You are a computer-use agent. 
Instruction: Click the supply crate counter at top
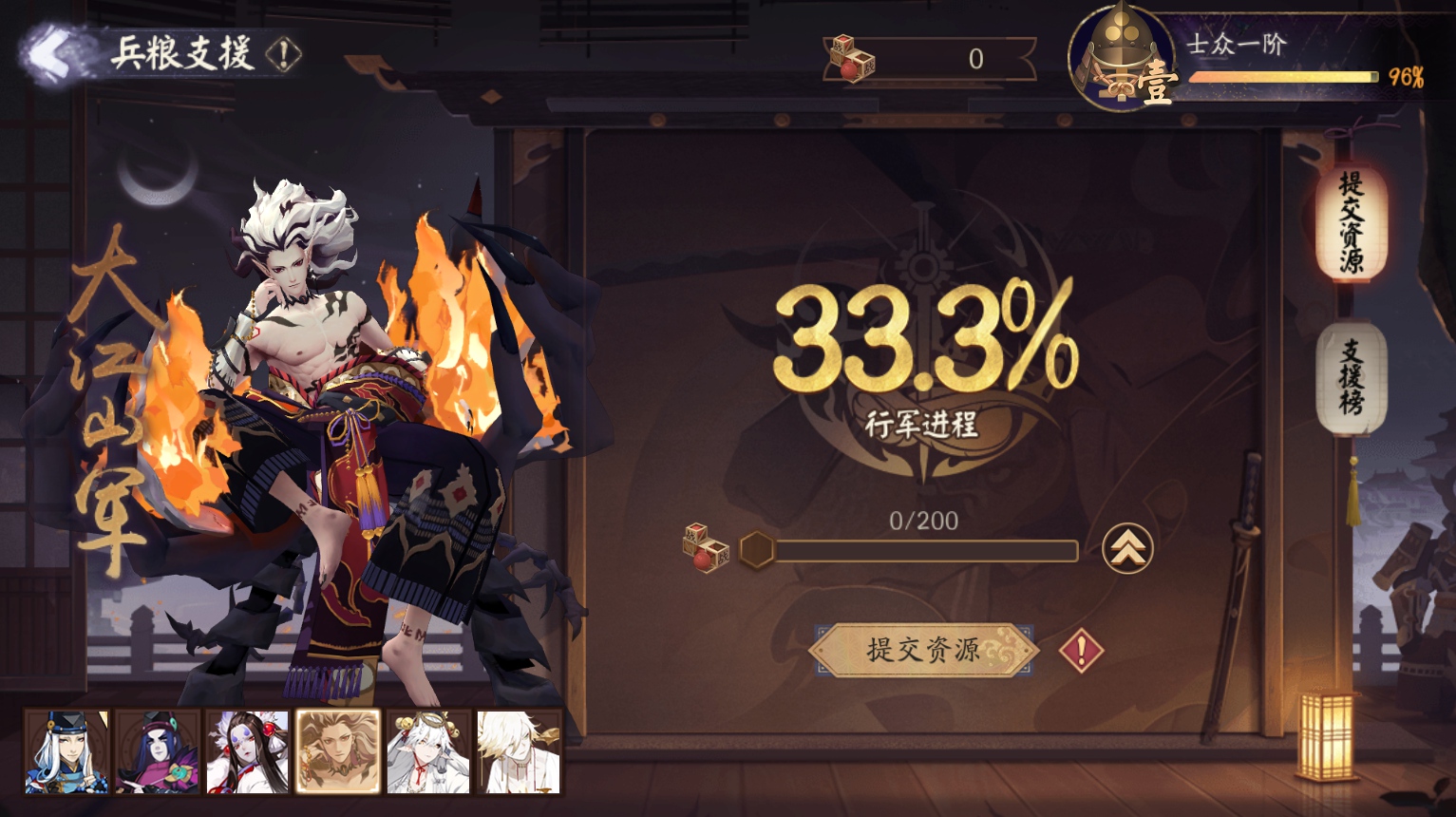tap(931, 59)
